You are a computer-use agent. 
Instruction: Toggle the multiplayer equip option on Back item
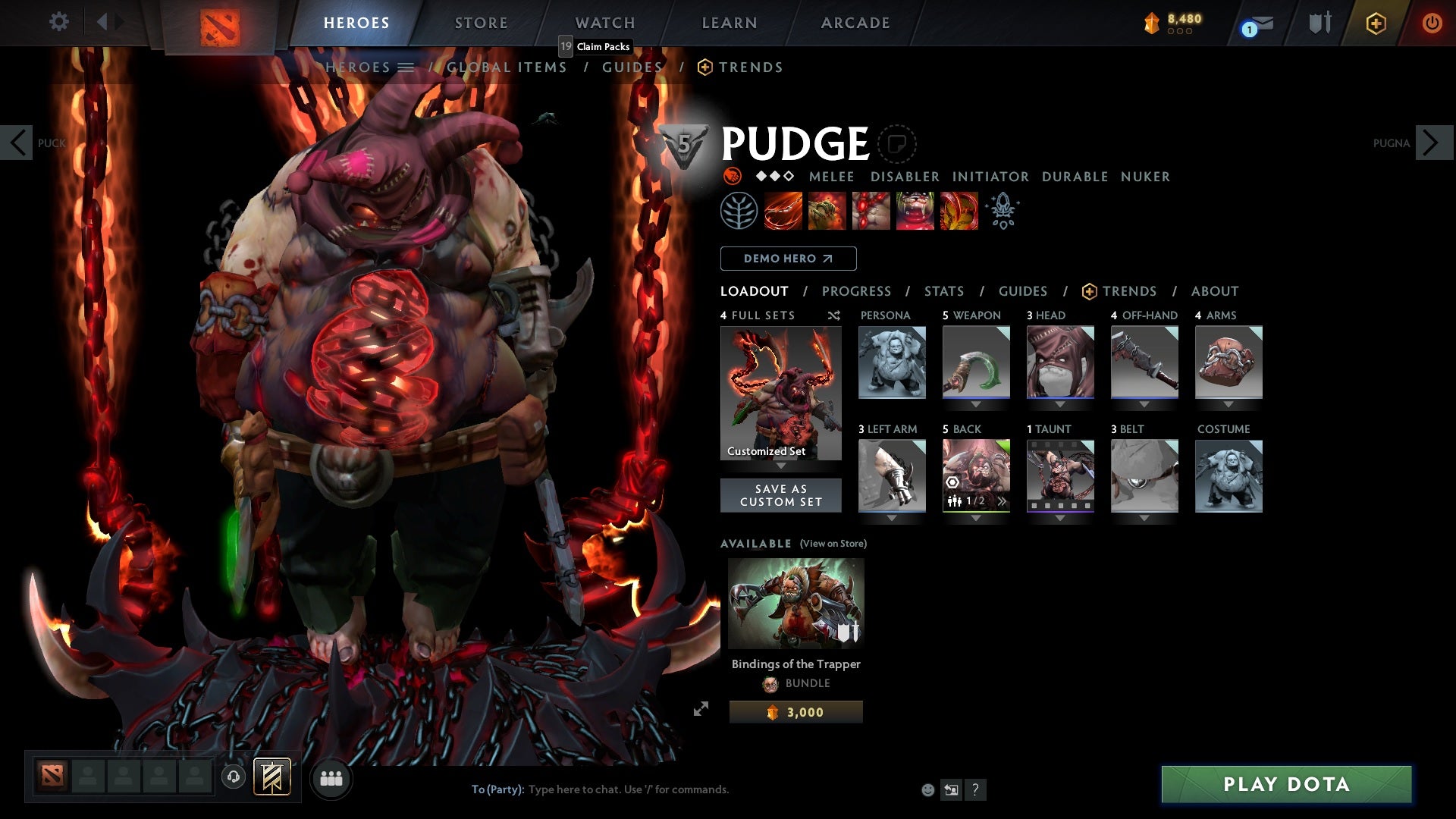[956, 499]
